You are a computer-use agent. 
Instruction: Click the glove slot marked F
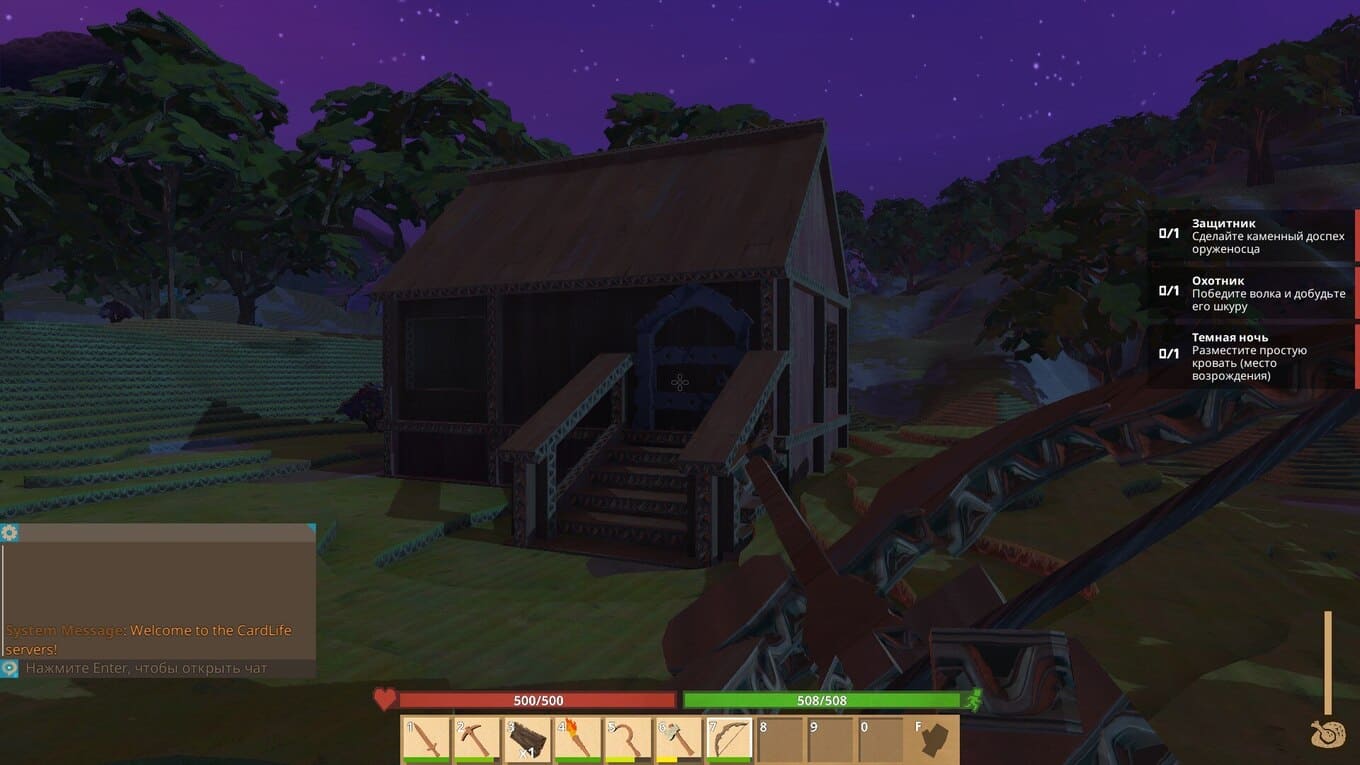pos(935,740)
